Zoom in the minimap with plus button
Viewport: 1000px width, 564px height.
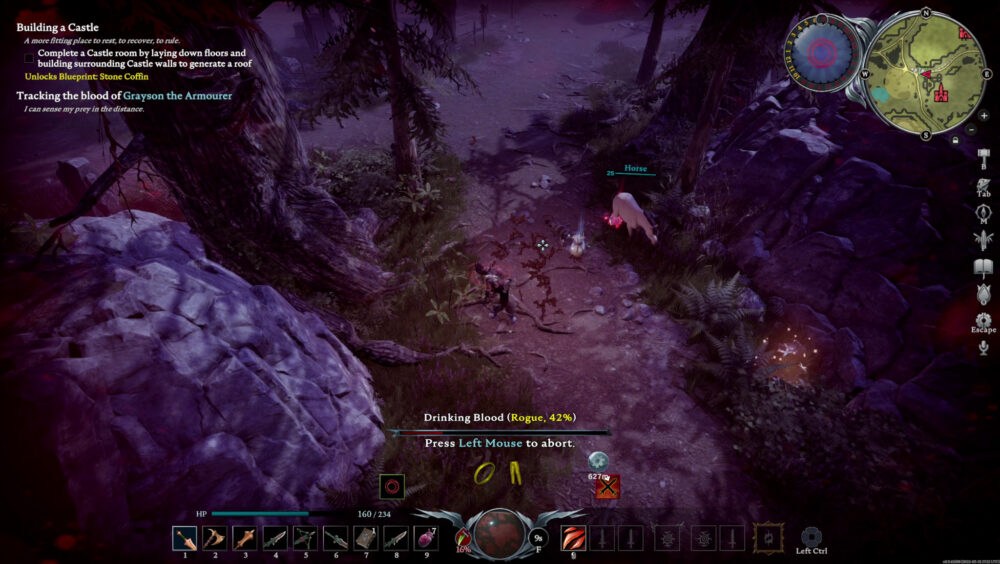tap(984, 115)
